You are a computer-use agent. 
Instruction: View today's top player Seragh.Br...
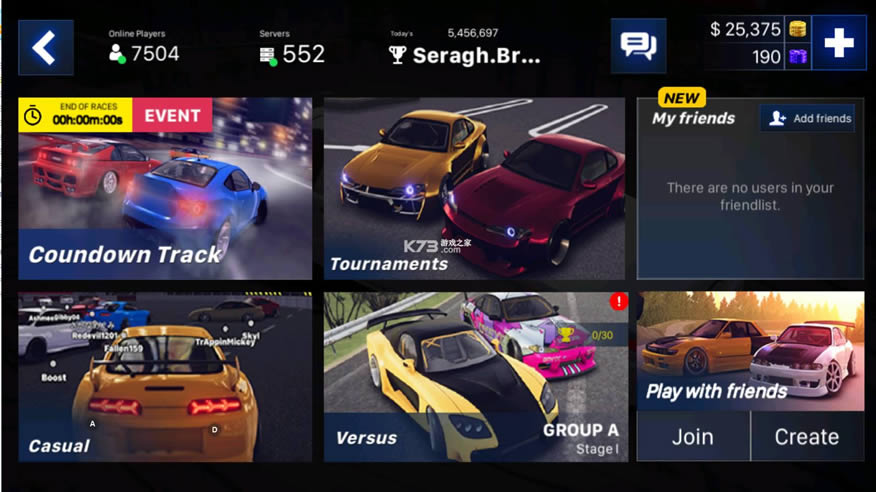tap(466, 55)
